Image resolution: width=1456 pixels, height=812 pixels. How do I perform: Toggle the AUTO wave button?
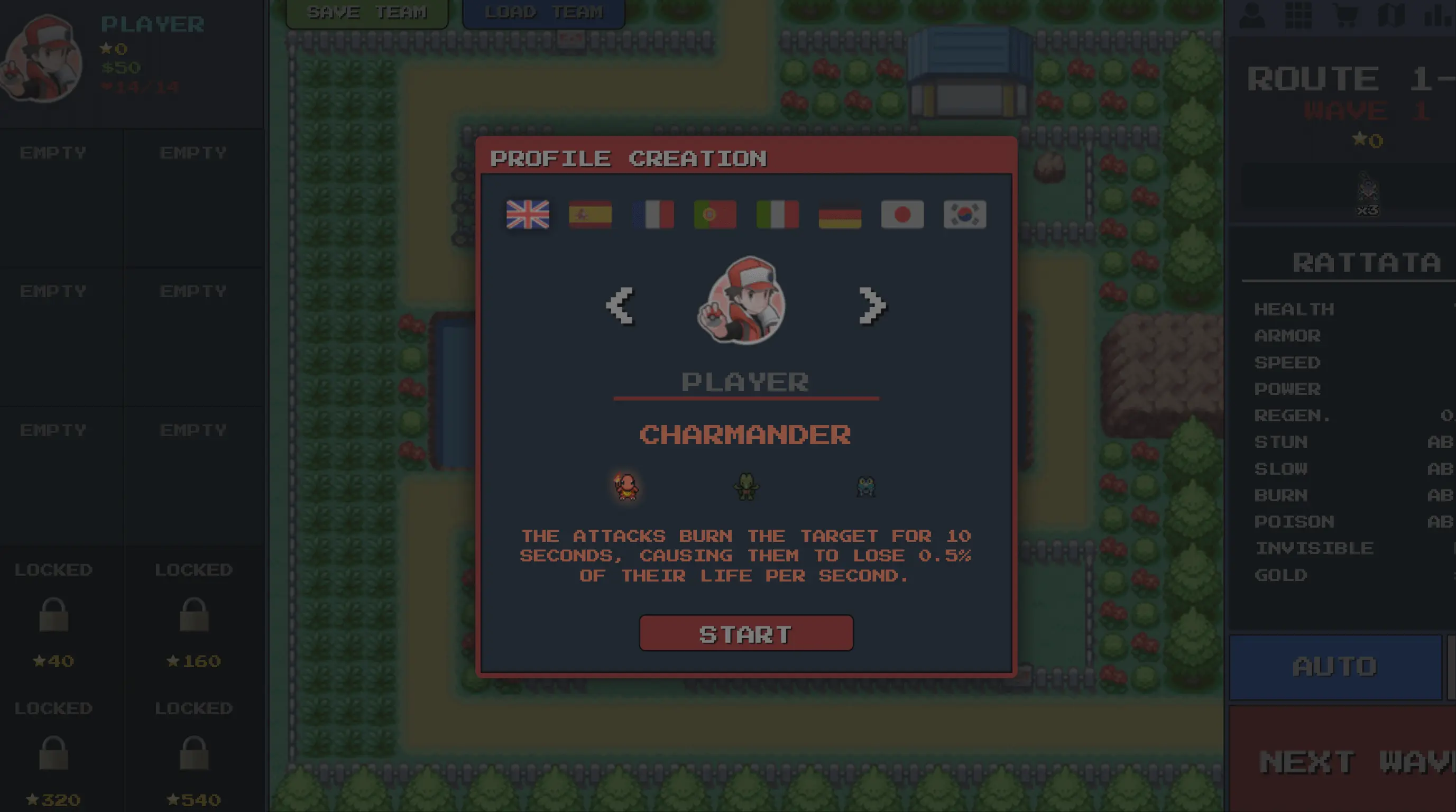coord(1335,667)
